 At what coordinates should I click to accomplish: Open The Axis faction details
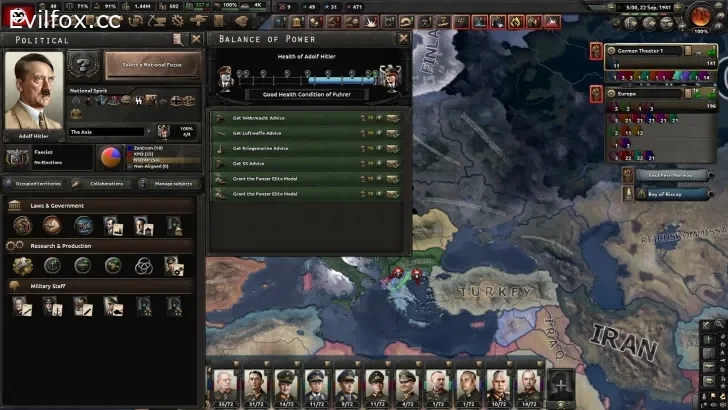pyautogui.click(x=105, y=131)
